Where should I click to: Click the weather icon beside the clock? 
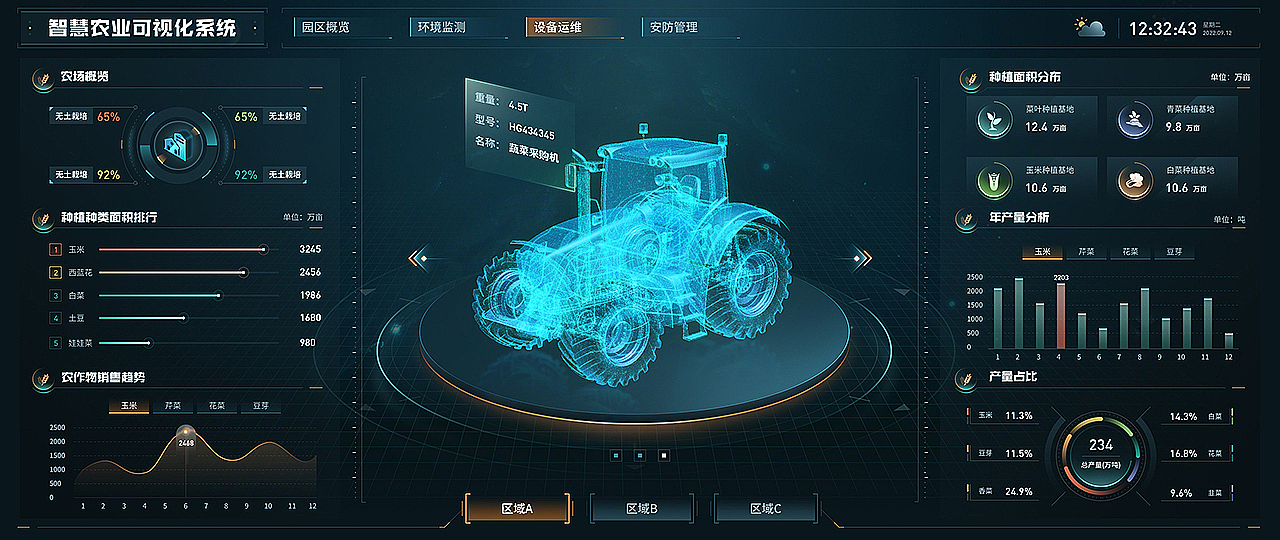pos(1089,28)
